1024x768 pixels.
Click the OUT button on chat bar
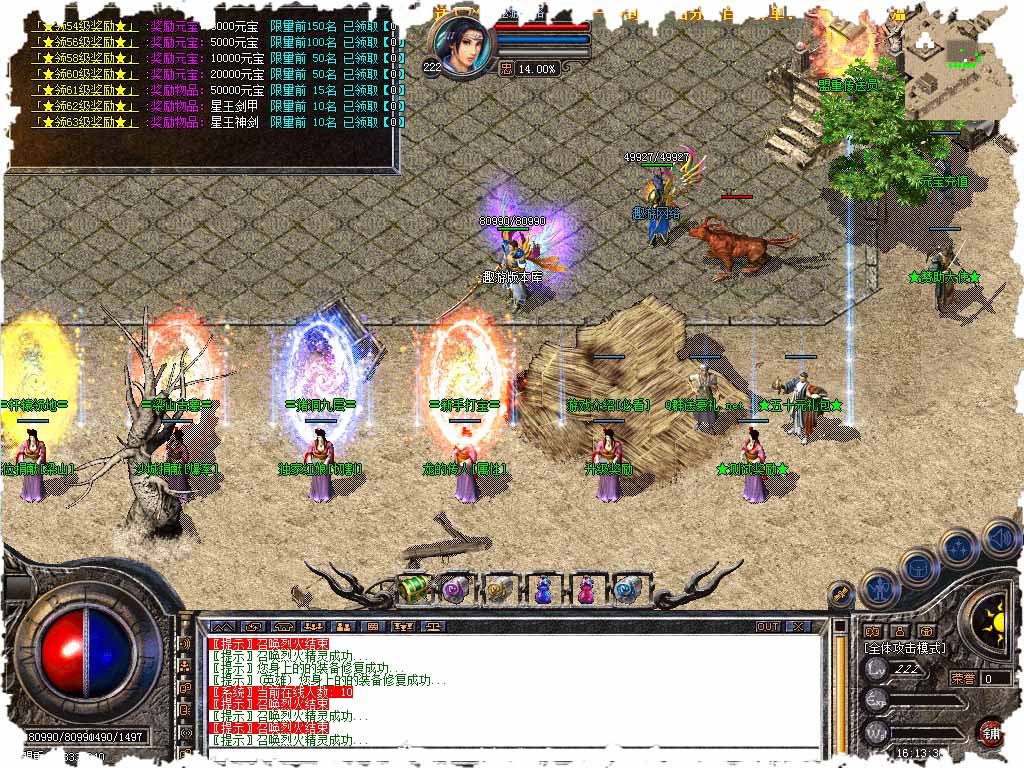pos(767,626)
